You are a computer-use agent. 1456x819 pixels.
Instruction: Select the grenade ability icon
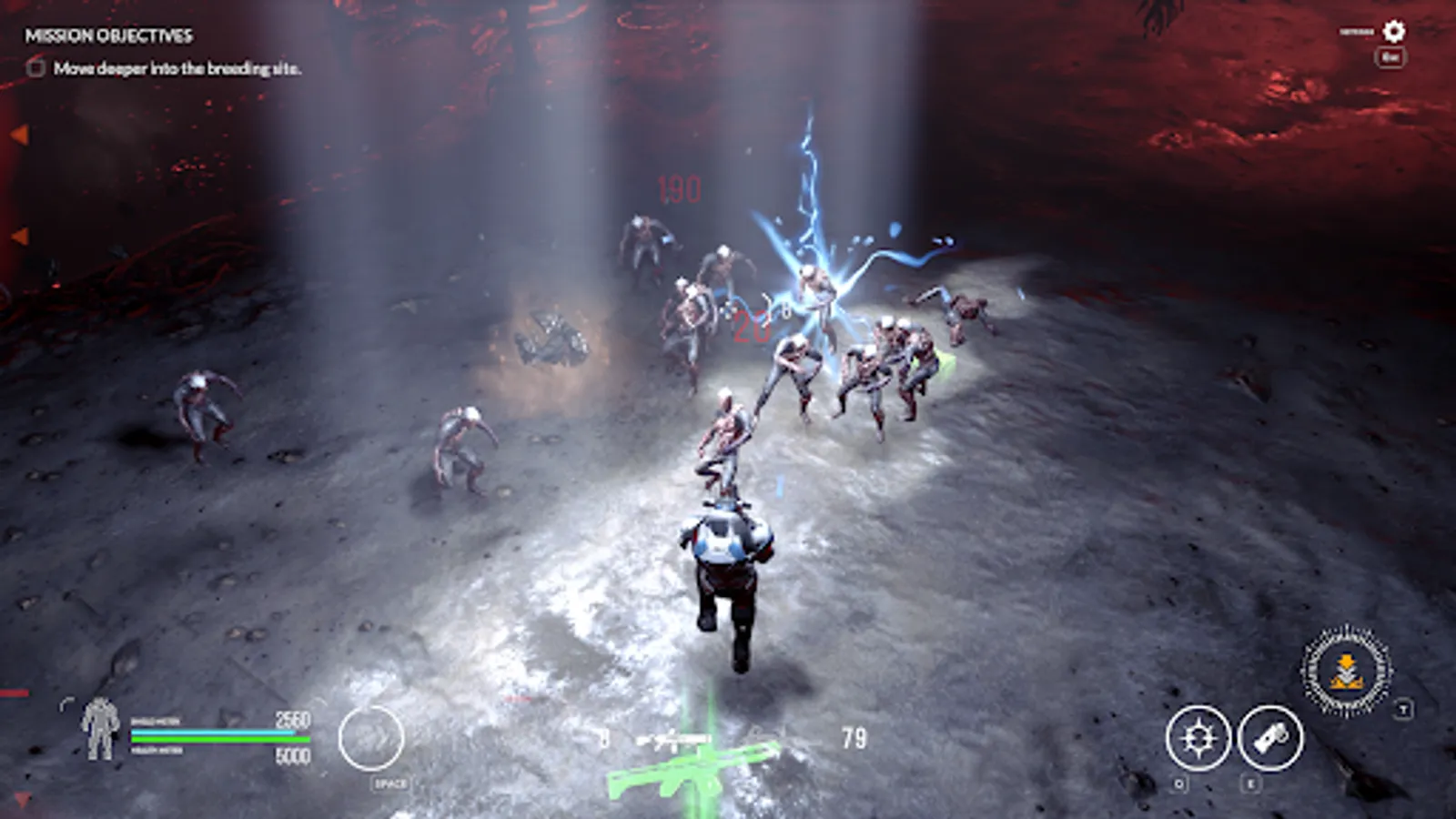(1269, 739)
